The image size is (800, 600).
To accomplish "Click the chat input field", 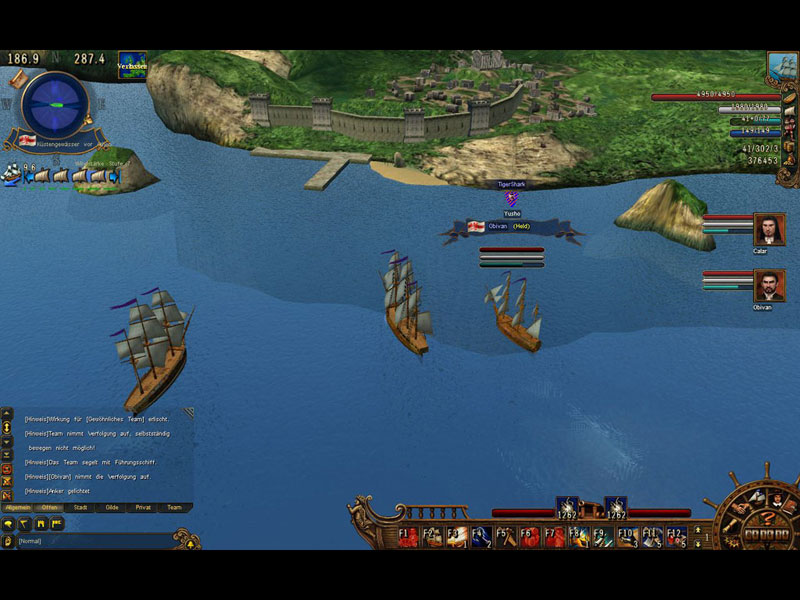I will (x=100, y=541).
